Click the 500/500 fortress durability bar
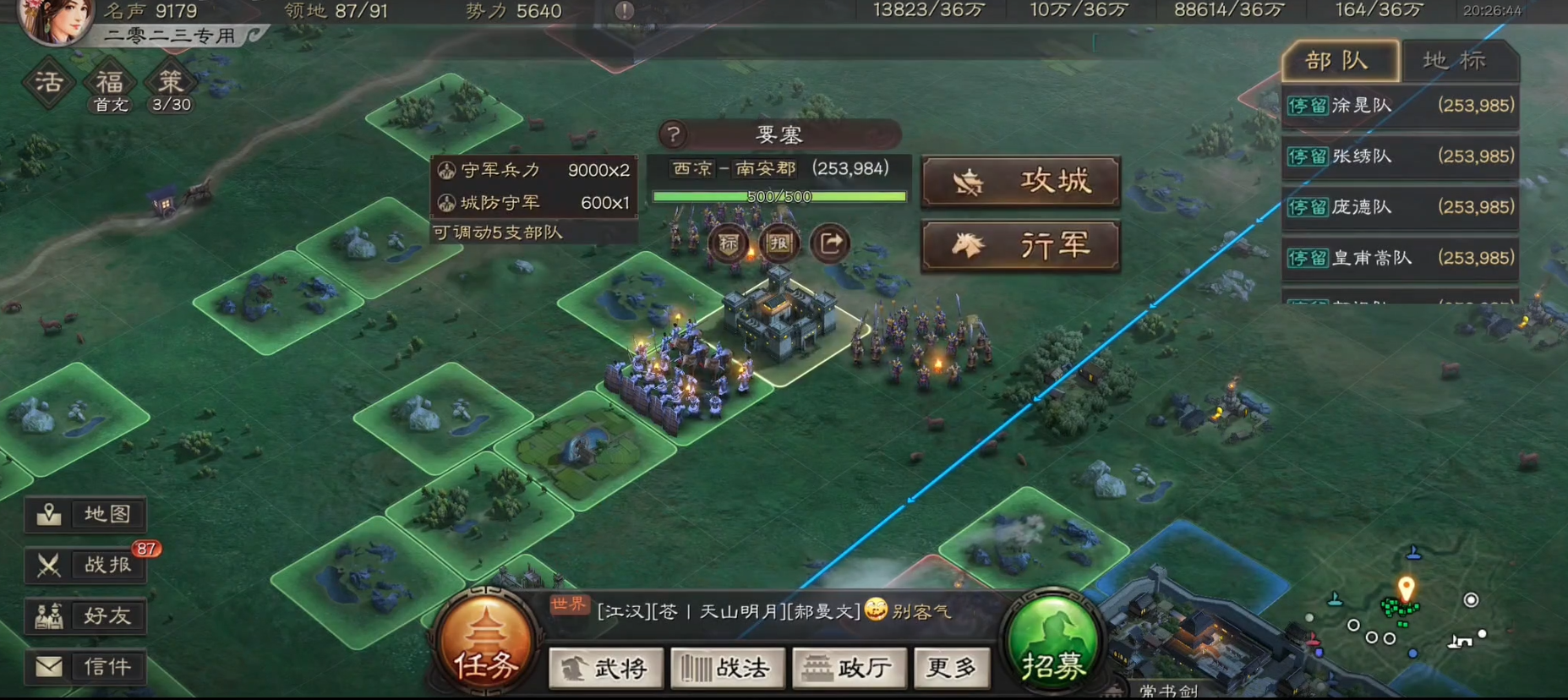 [778, 196]
